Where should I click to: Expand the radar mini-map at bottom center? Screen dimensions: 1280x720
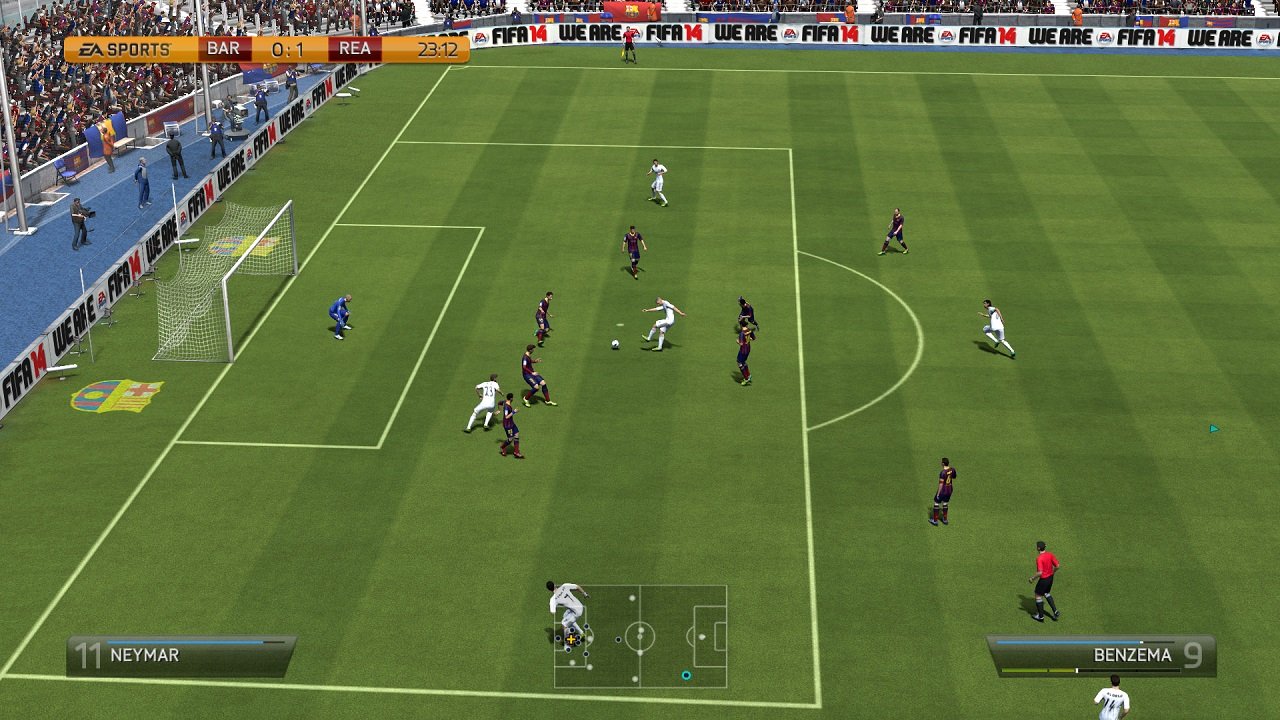pyautogui.click(x=642, y=640)
